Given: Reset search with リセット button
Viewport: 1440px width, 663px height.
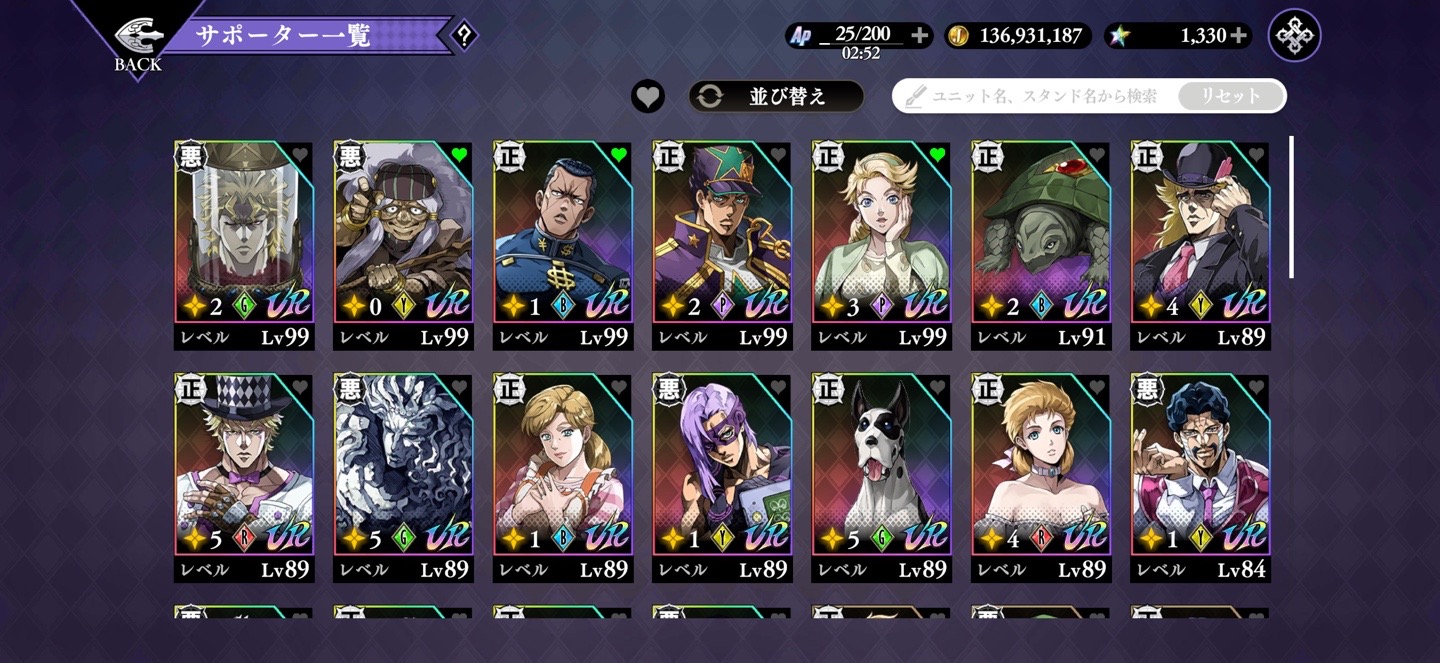Looking at the screenshot, I should 1230,96.
